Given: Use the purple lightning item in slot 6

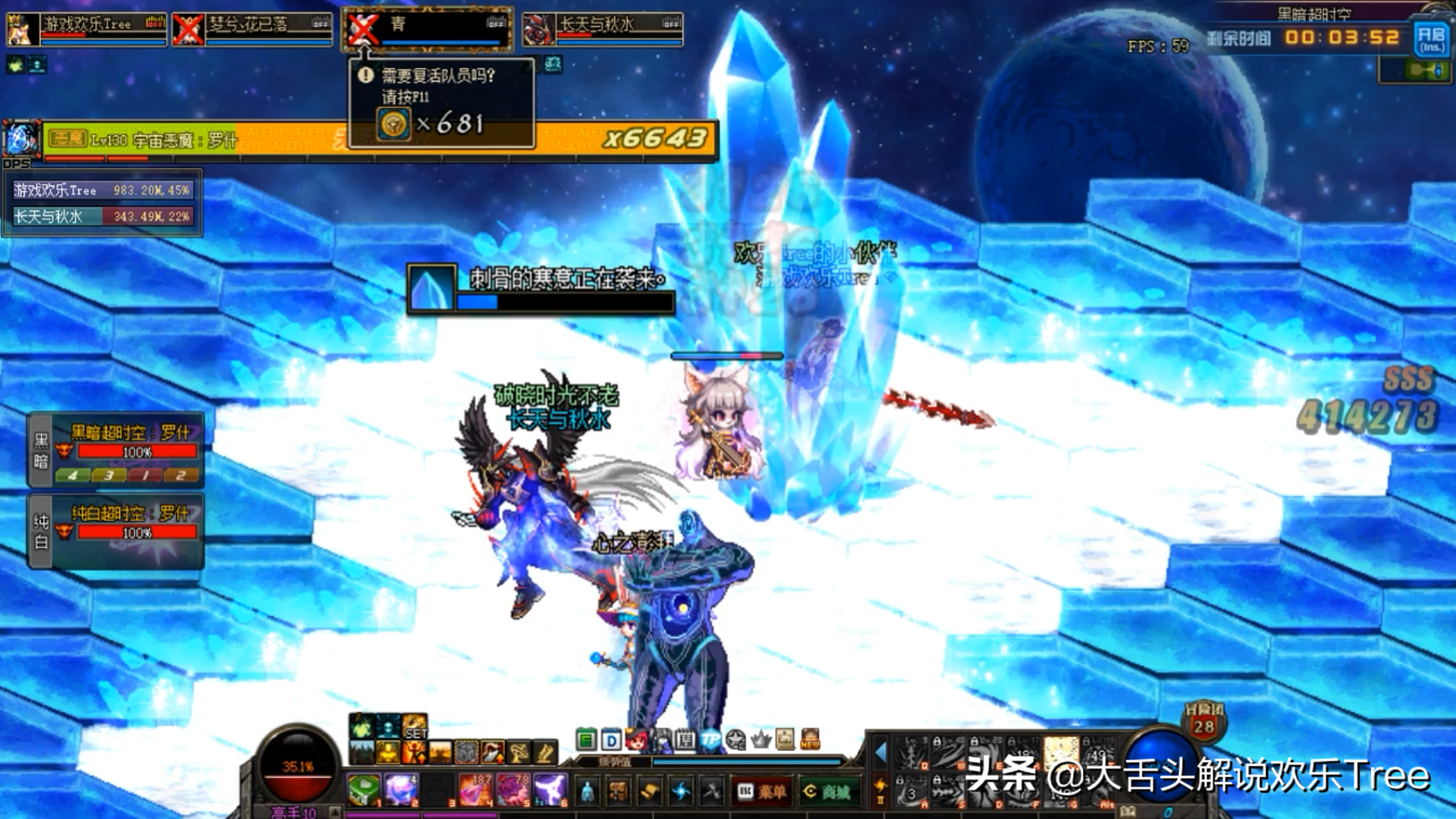Looking at the screenshot, I should pos(549,790).
